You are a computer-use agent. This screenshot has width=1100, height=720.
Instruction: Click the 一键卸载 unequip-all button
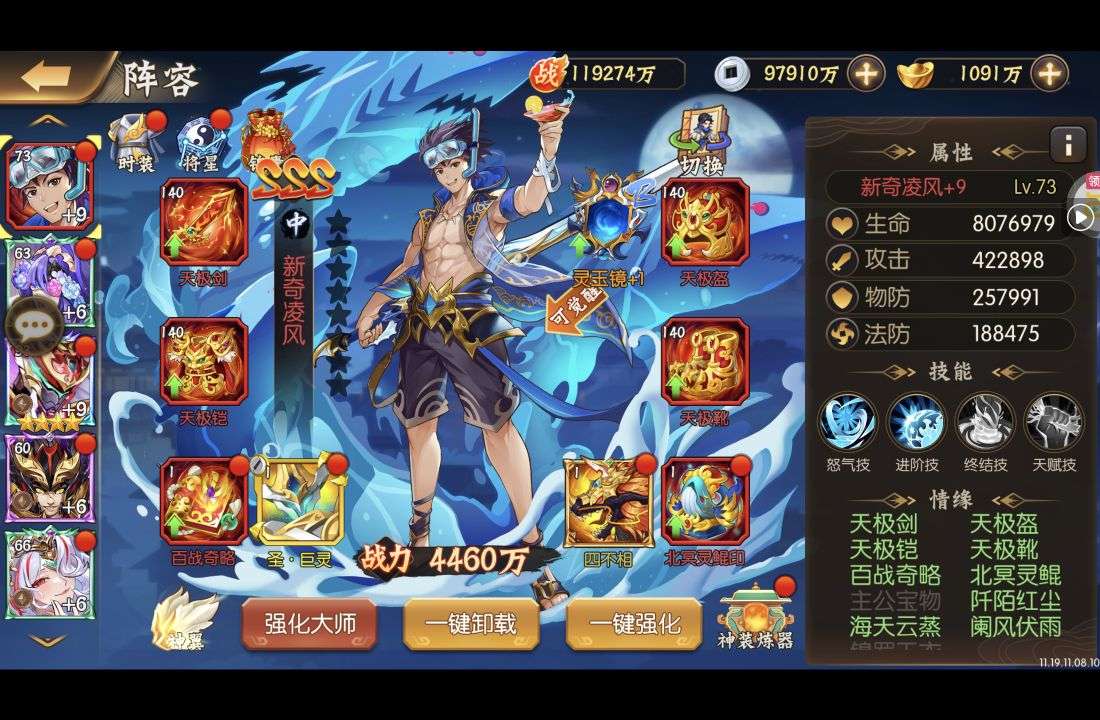pyautogui.click(x=471, y=624)
